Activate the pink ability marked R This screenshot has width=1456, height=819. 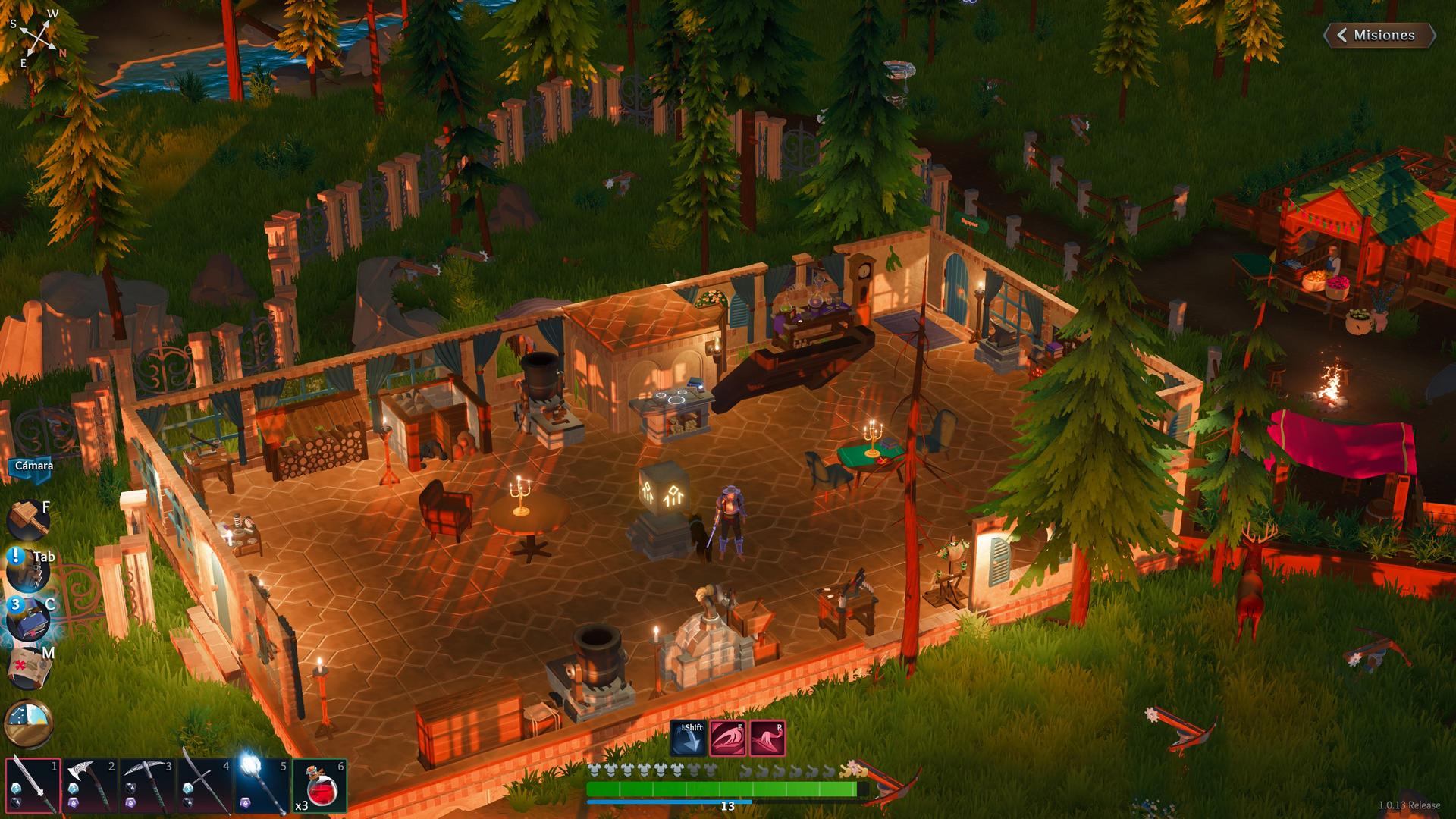point(767,739)
